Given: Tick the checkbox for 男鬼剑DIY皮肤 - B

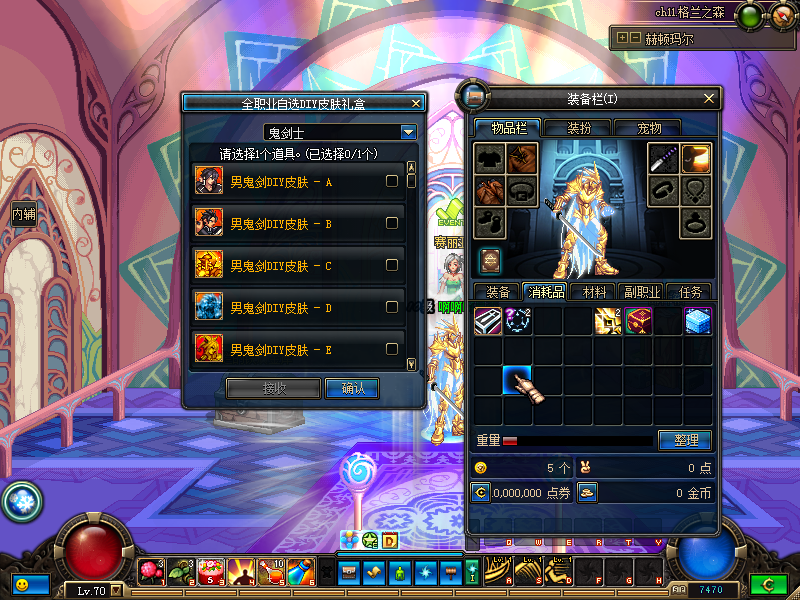Looking at the screenshot, I should tap(392, 223).
